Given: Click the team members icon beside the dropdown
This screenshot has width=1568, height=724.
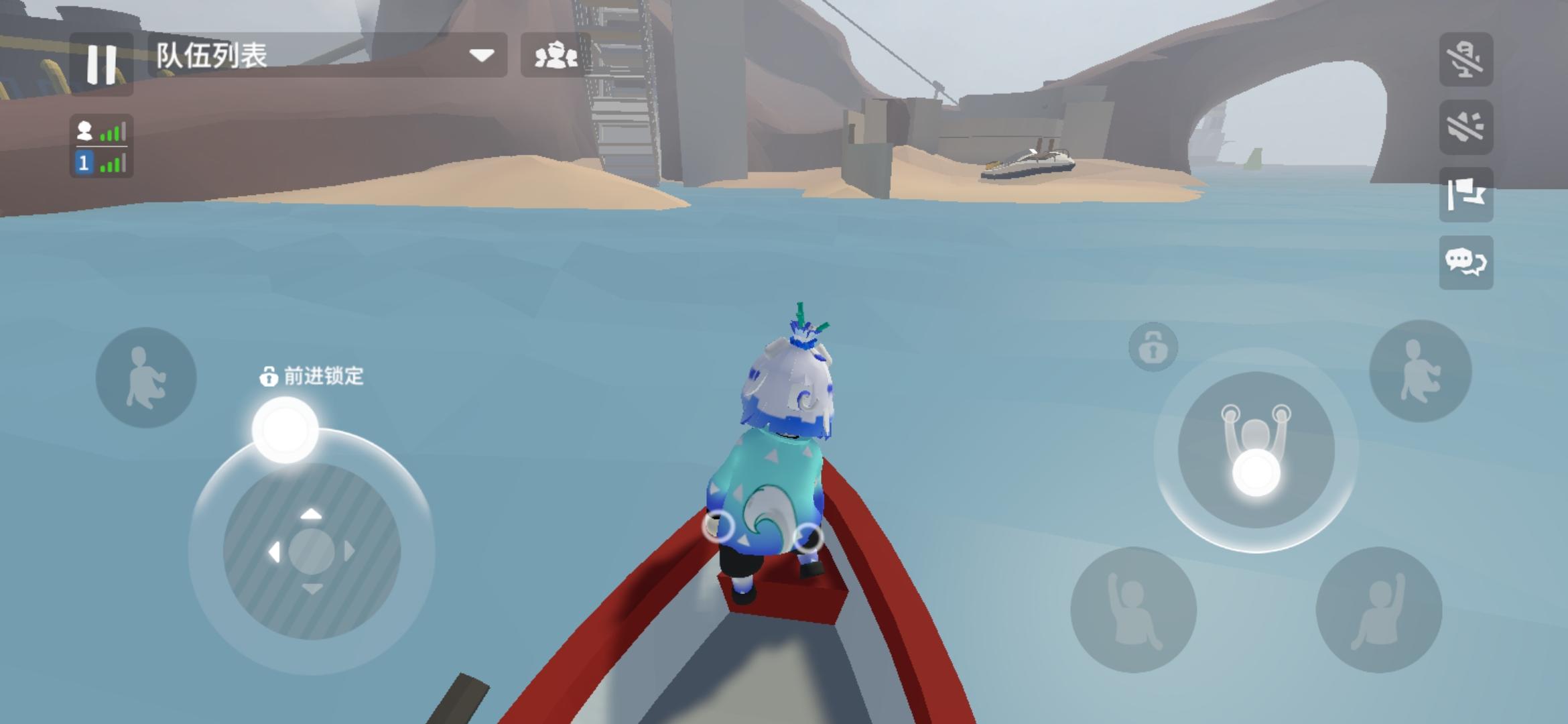Looking at the screenshot, I should pos(557,57).
